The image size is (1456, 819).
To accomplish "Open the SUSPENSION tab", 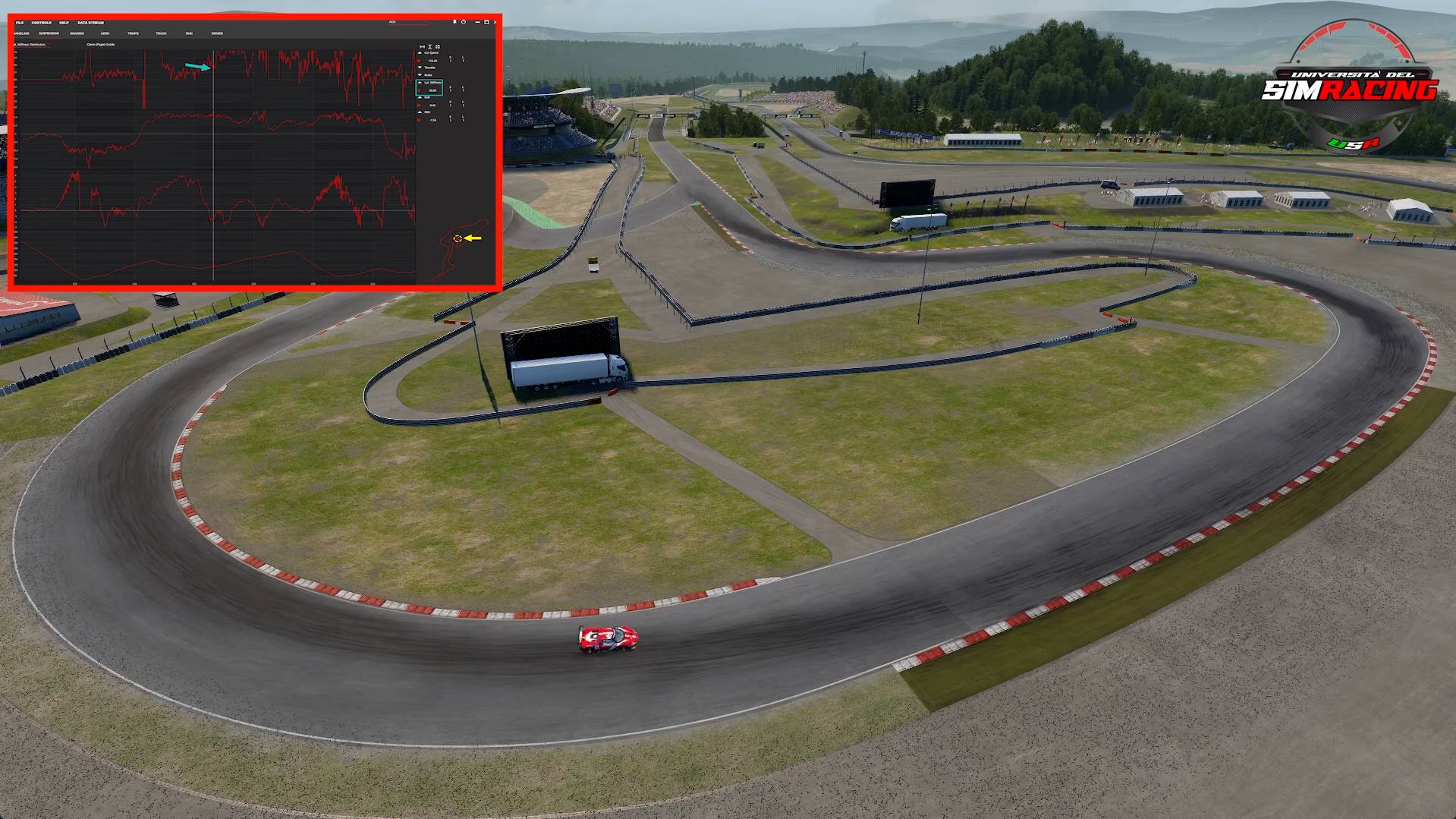I will coord(49,33).
